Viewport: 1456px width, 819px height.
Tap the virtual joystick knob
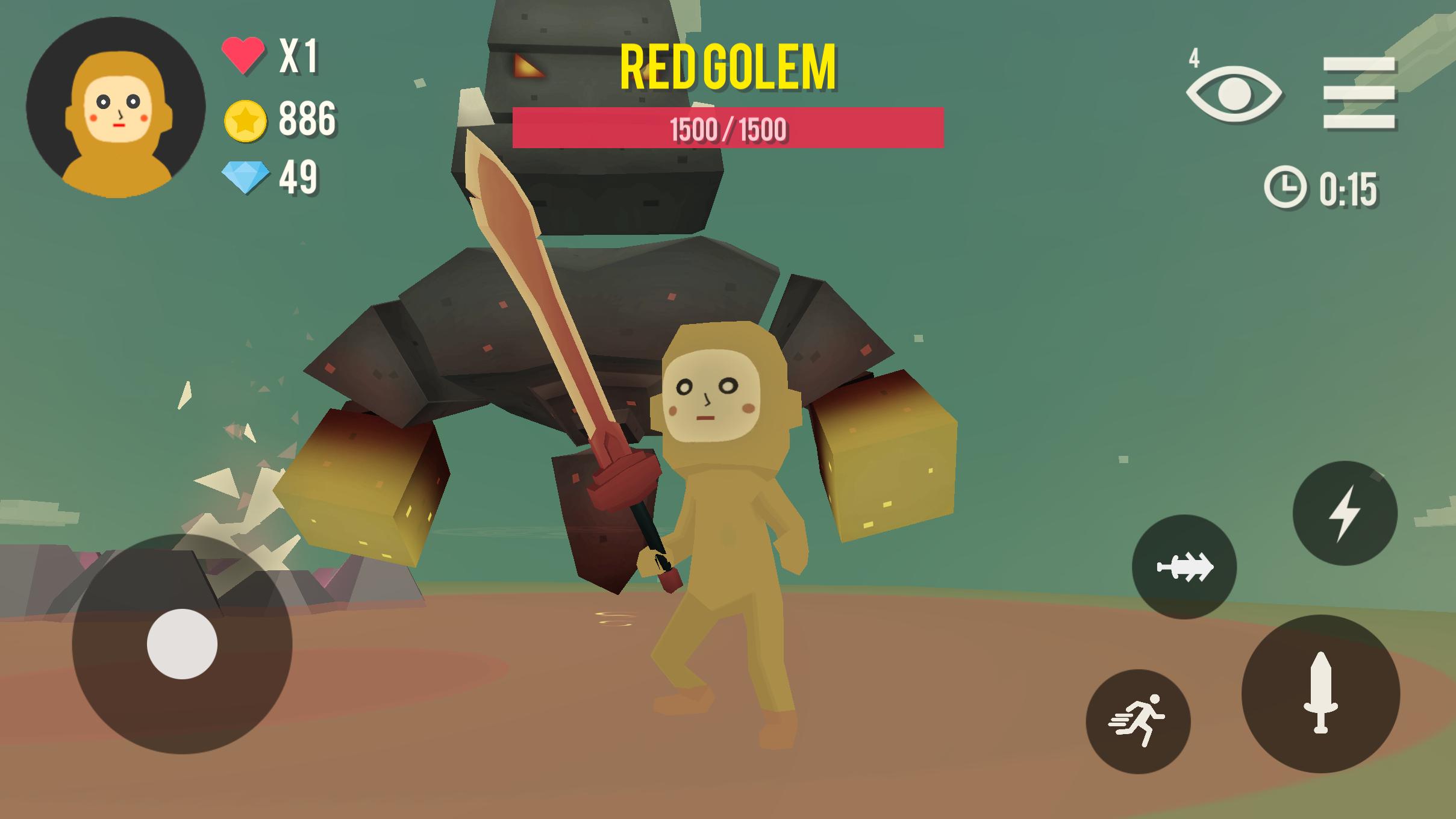pos(182,644)
